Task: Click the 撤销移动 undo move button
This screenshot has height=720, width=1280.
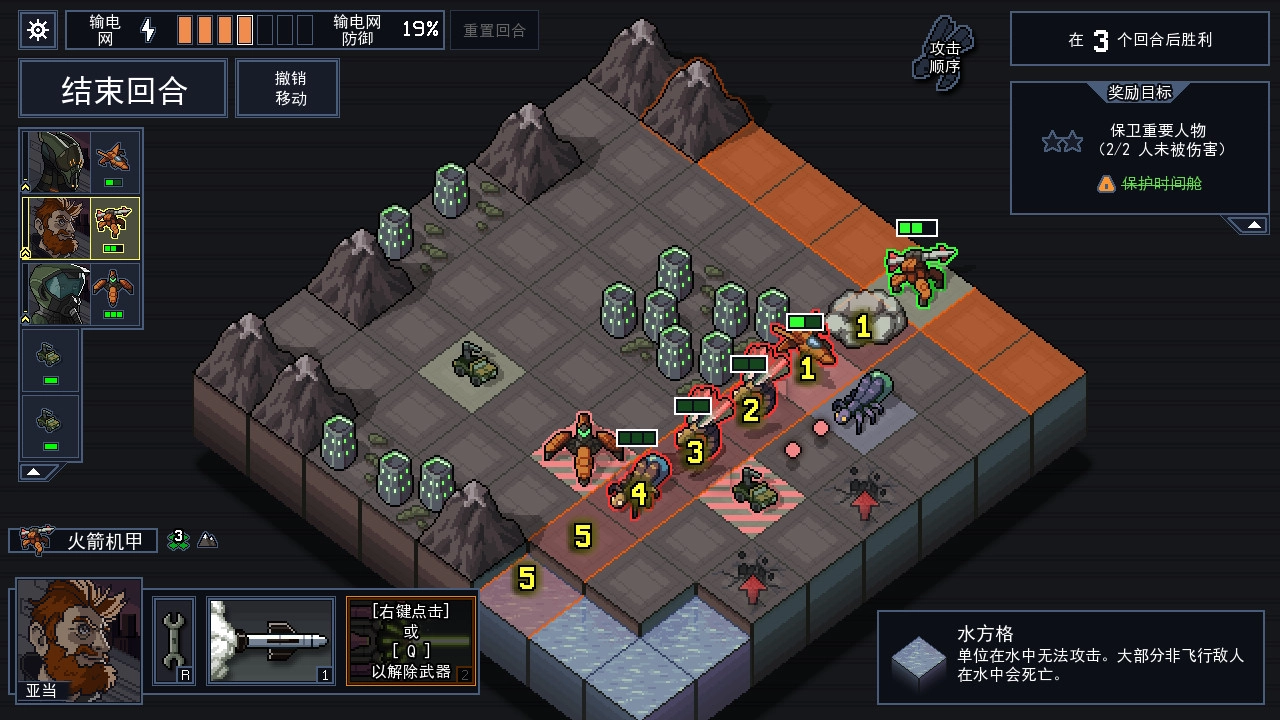Action: (x=287, y=88)
